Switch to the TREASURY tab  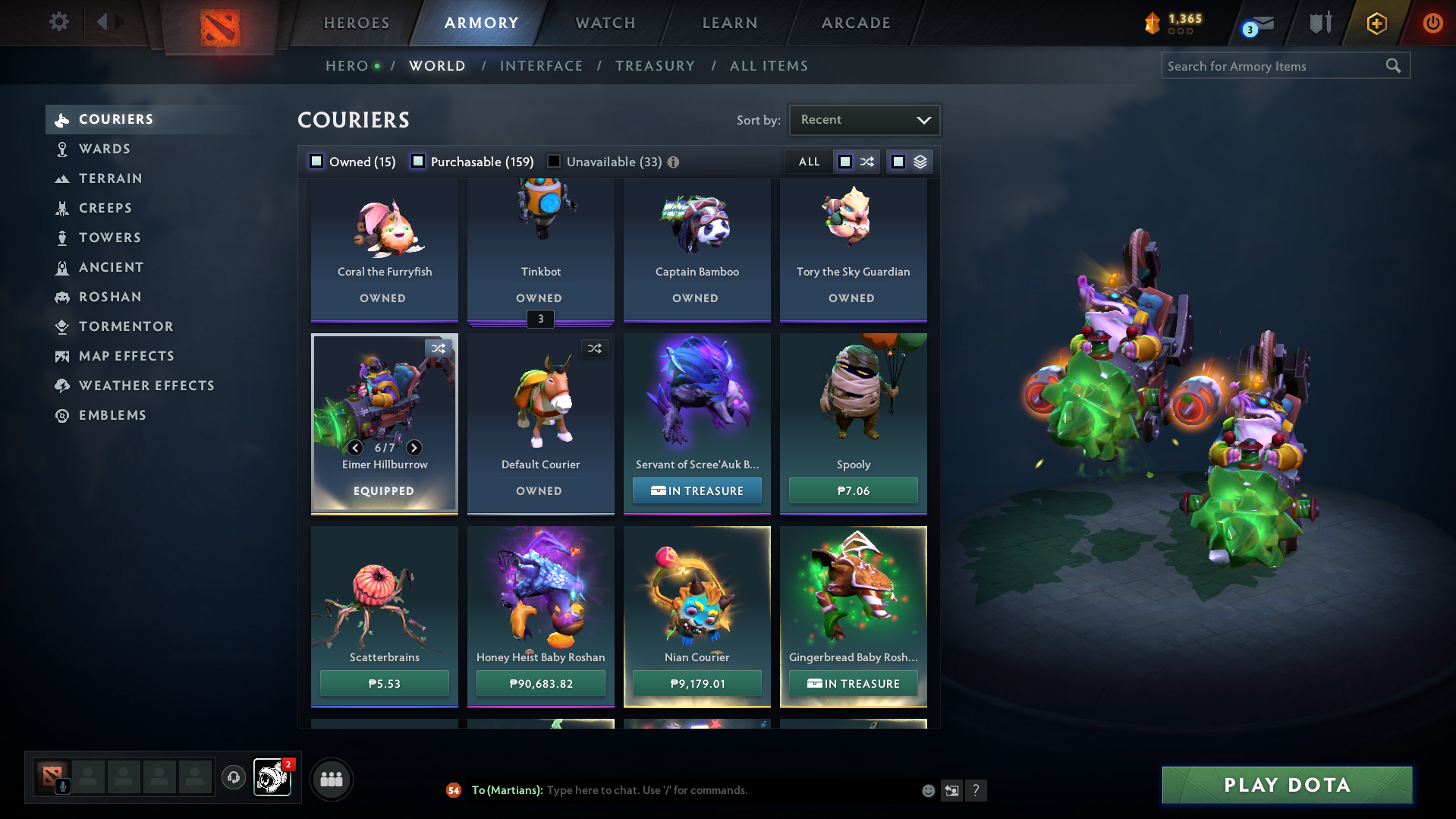point(655,66)
